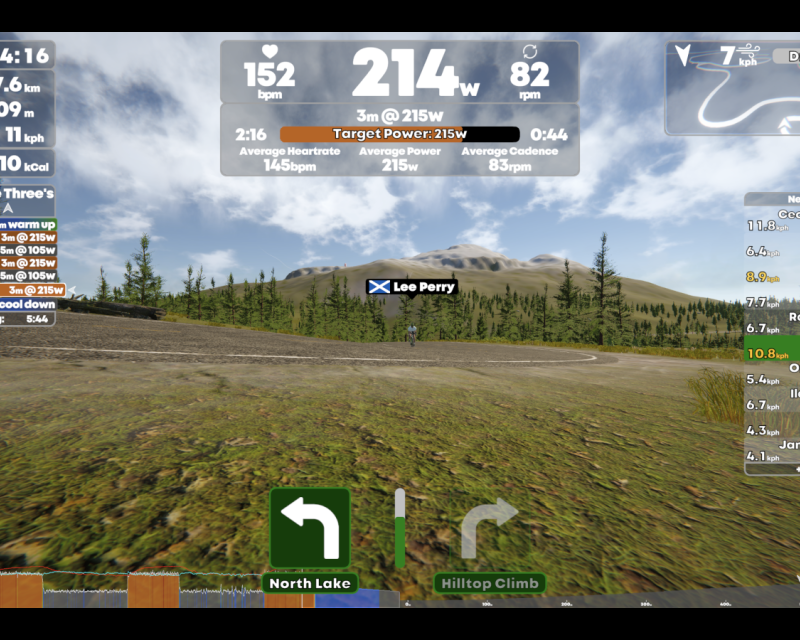Select the warm up workout block
This screenshot has height=640, width=800.
point(28,224)
